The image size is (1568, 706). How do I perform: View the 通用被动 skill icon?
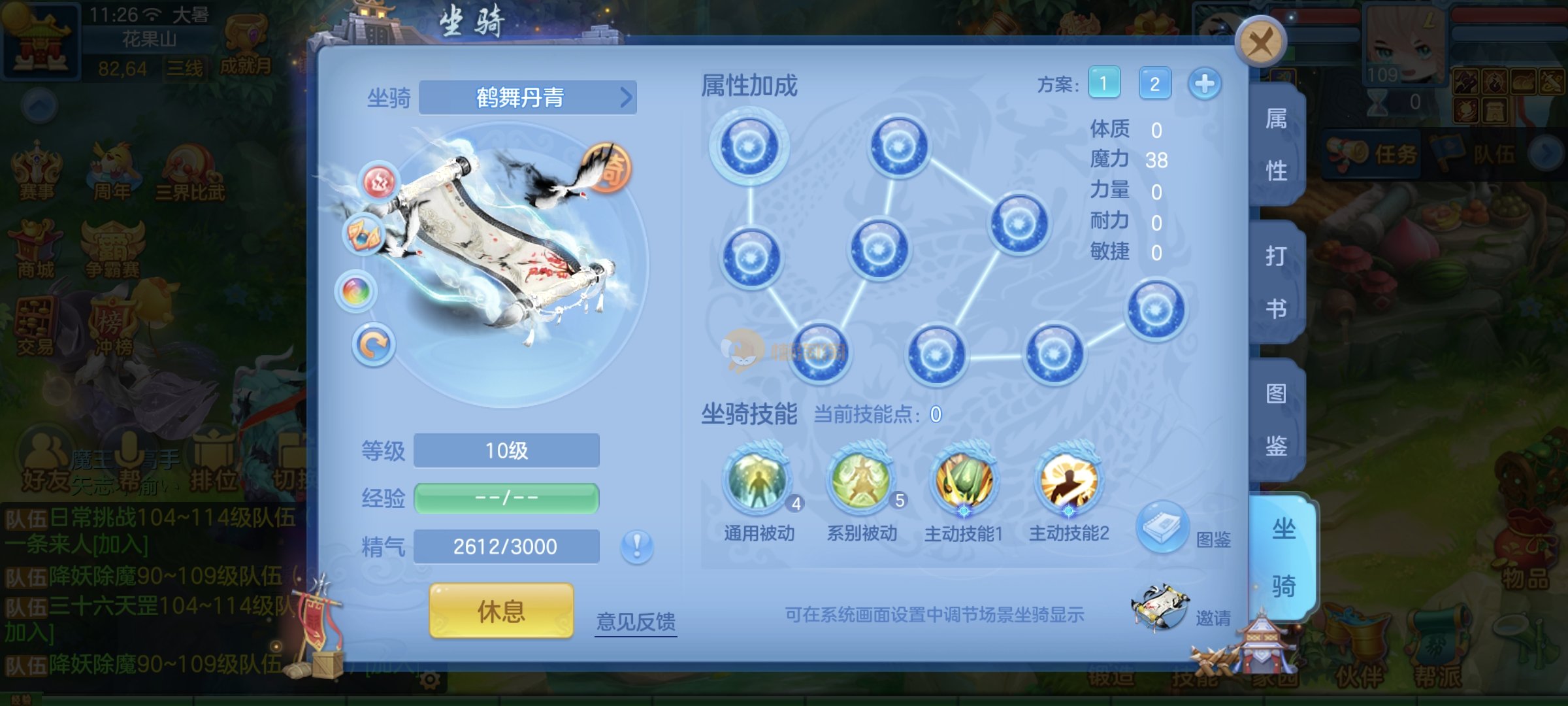point(758,484)
